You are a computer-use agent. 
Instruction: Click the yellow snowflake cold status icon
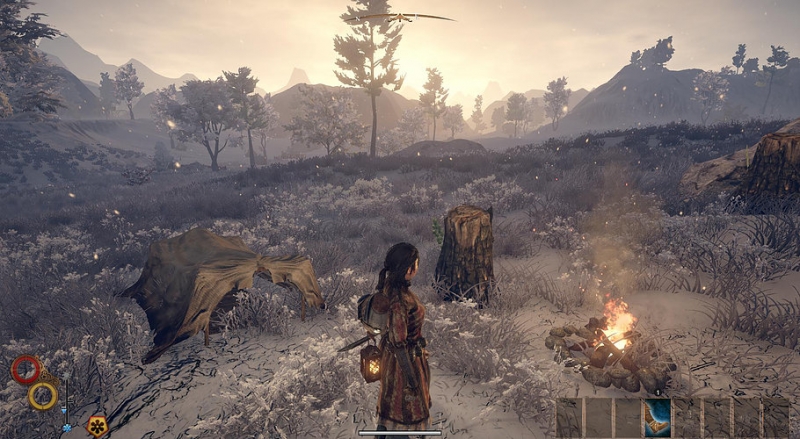(97, 424)
